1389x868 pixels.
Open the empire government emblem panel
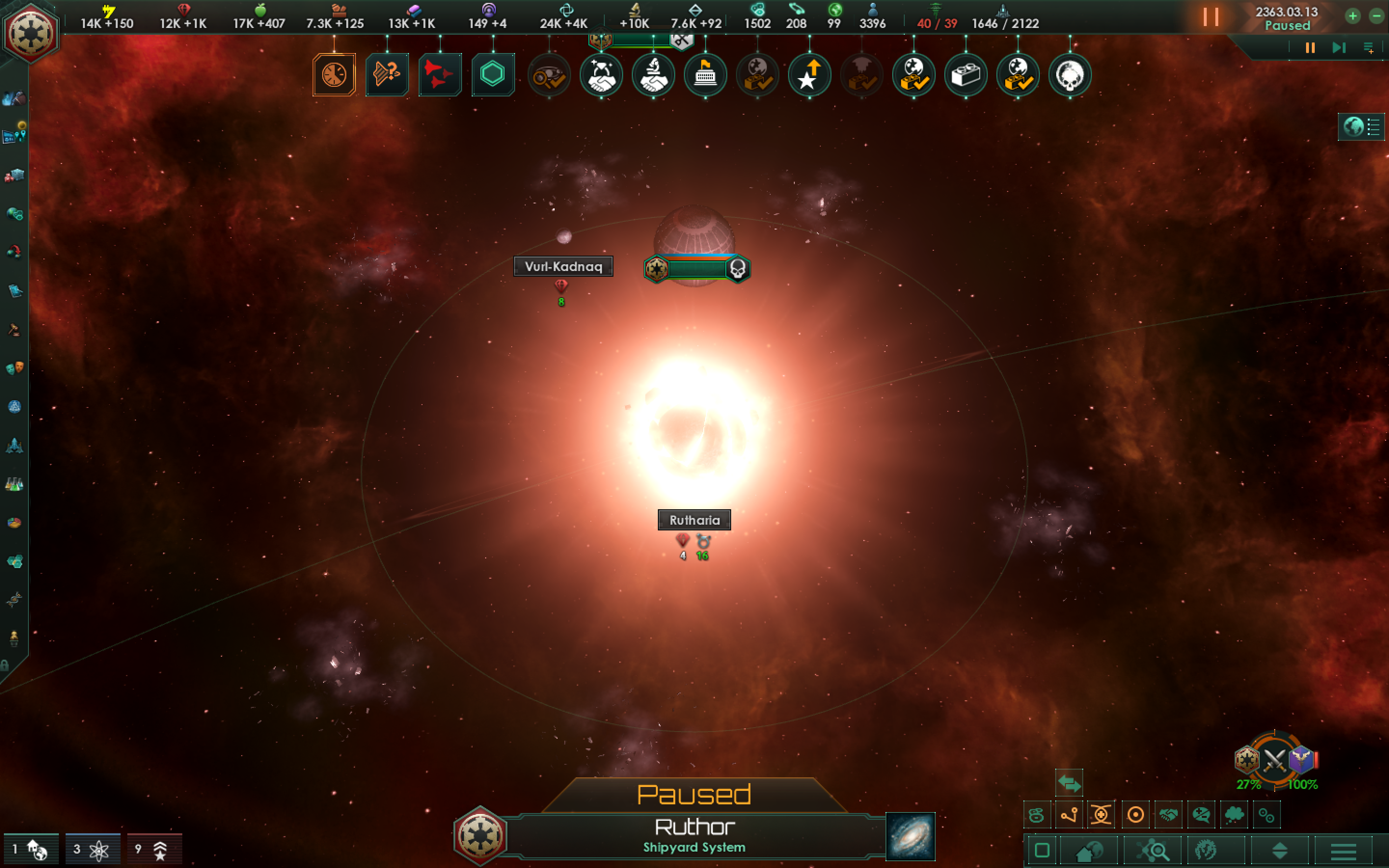tap(30, 33)
